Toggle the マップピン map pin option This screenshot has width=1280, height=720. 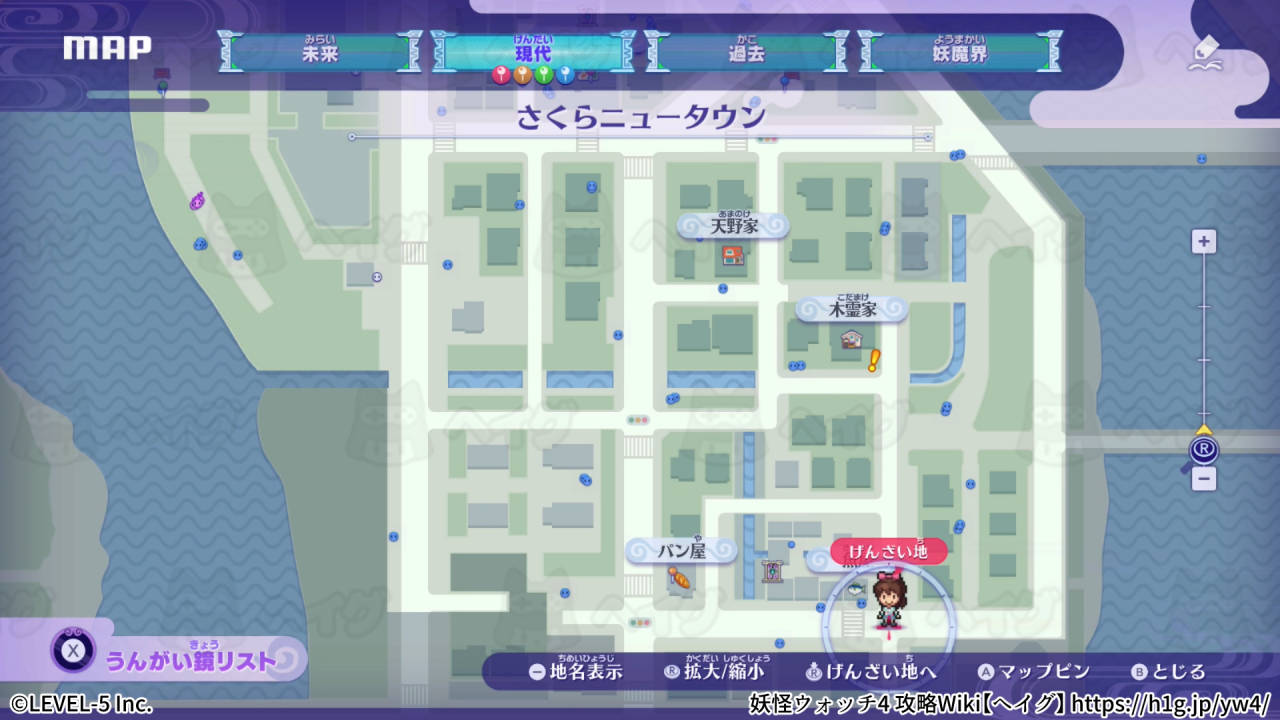[x=1035, y=673]
